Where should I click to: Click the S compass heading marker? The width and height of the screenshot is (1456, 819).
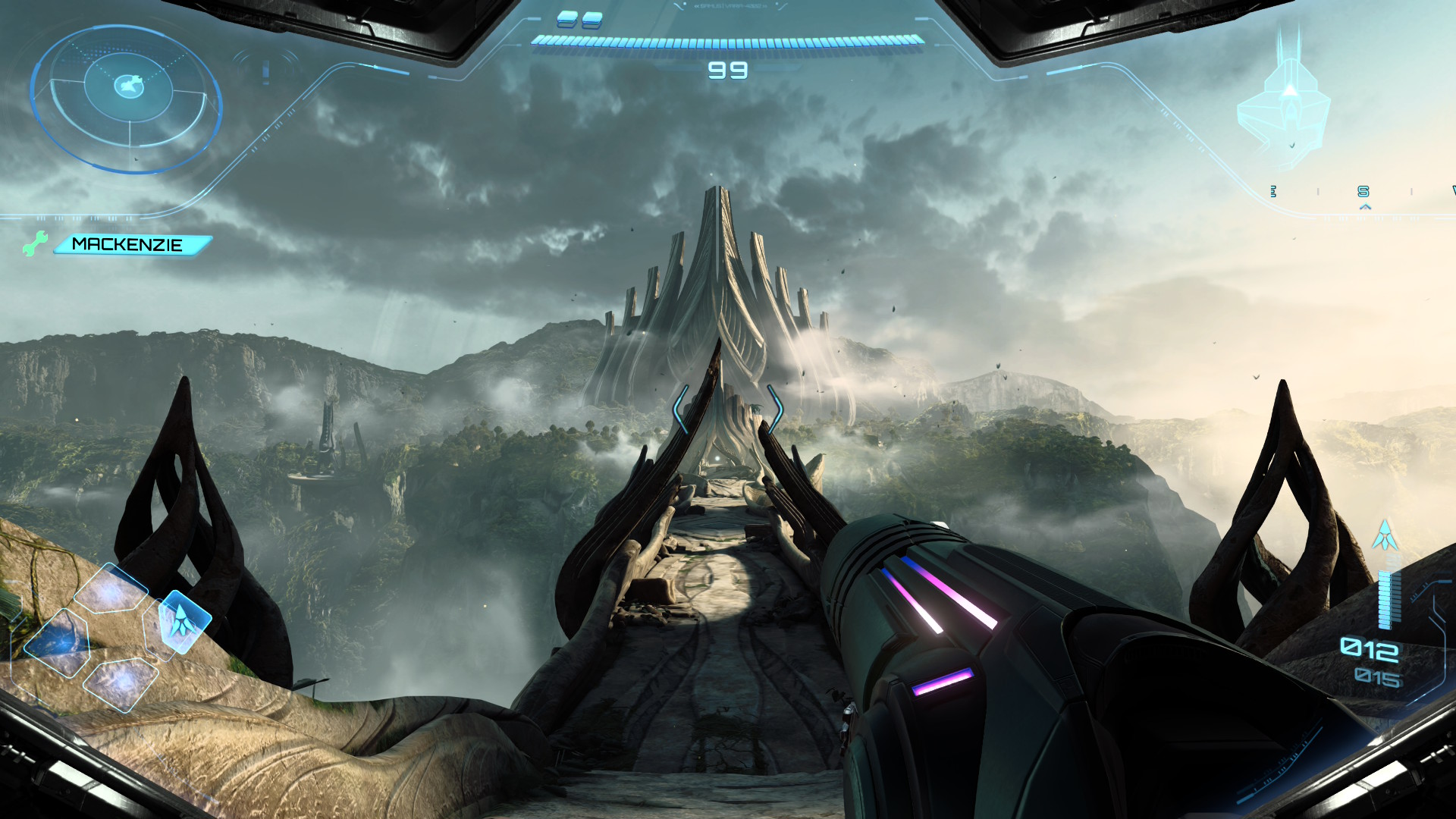1363,192
